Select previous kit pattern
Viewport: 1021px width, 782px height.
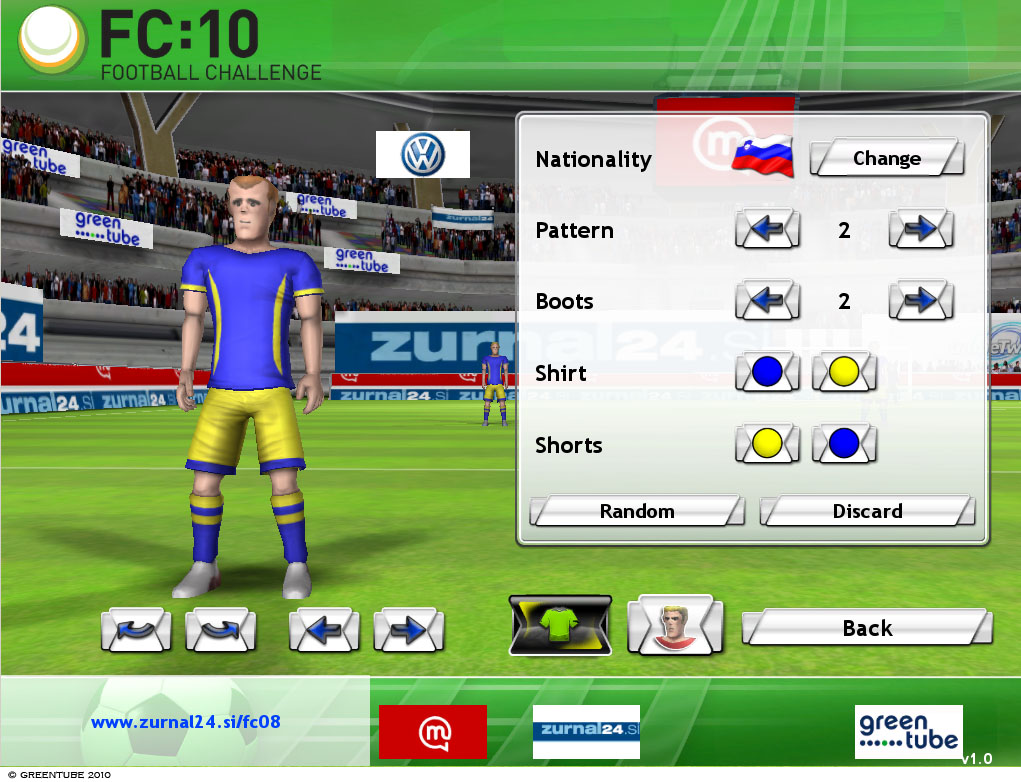767,230
